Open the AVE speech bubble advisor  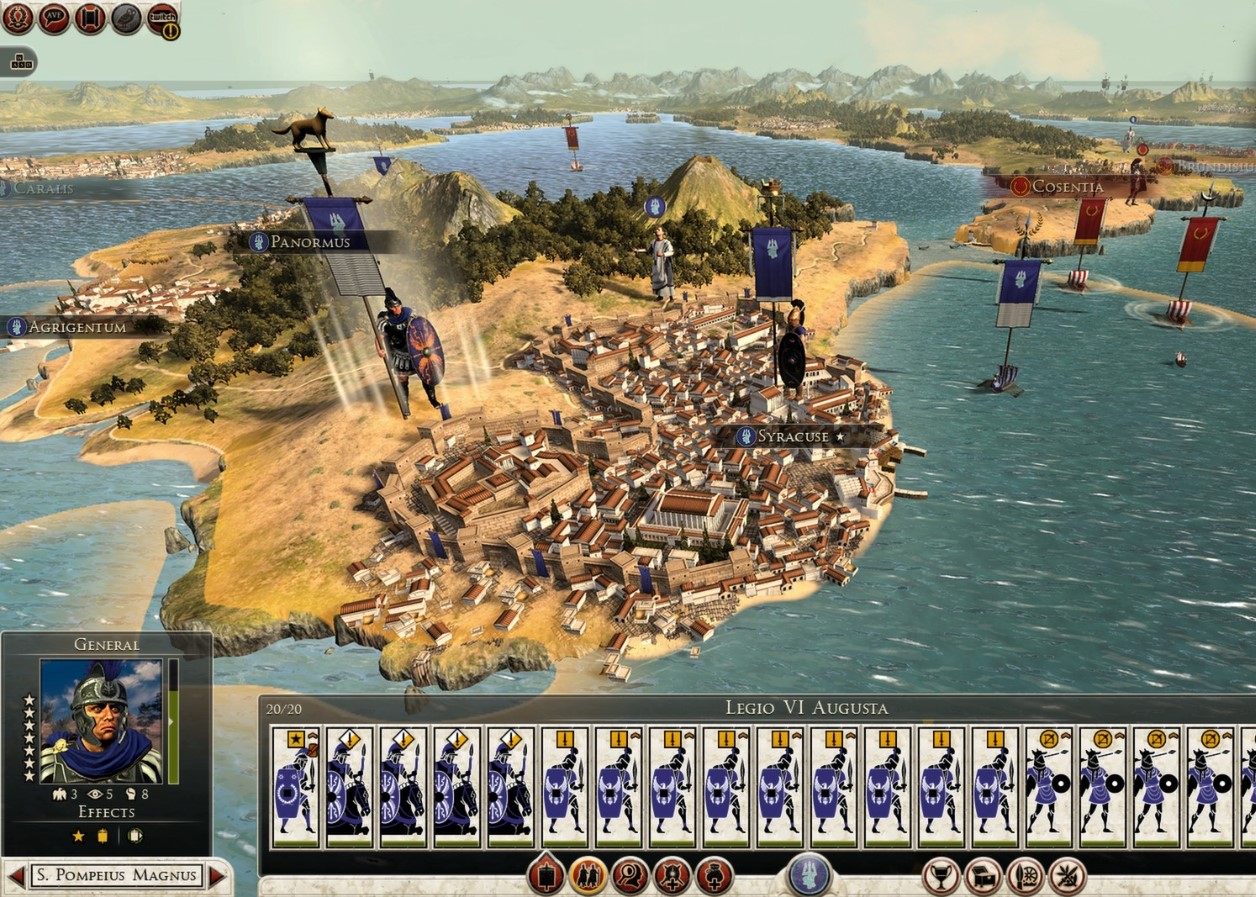pyautogui.click(x=54, y=17)
